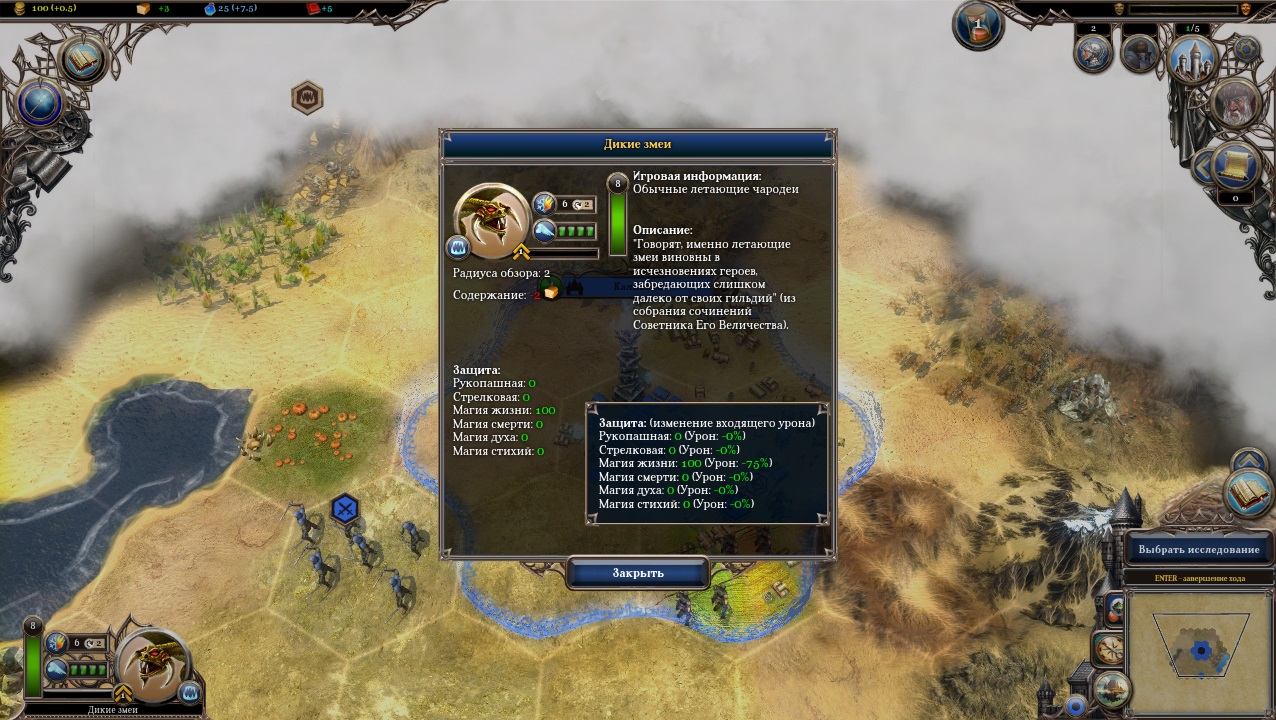
Task: Activate the blue magic wand orb
Action: coord(41,103)
